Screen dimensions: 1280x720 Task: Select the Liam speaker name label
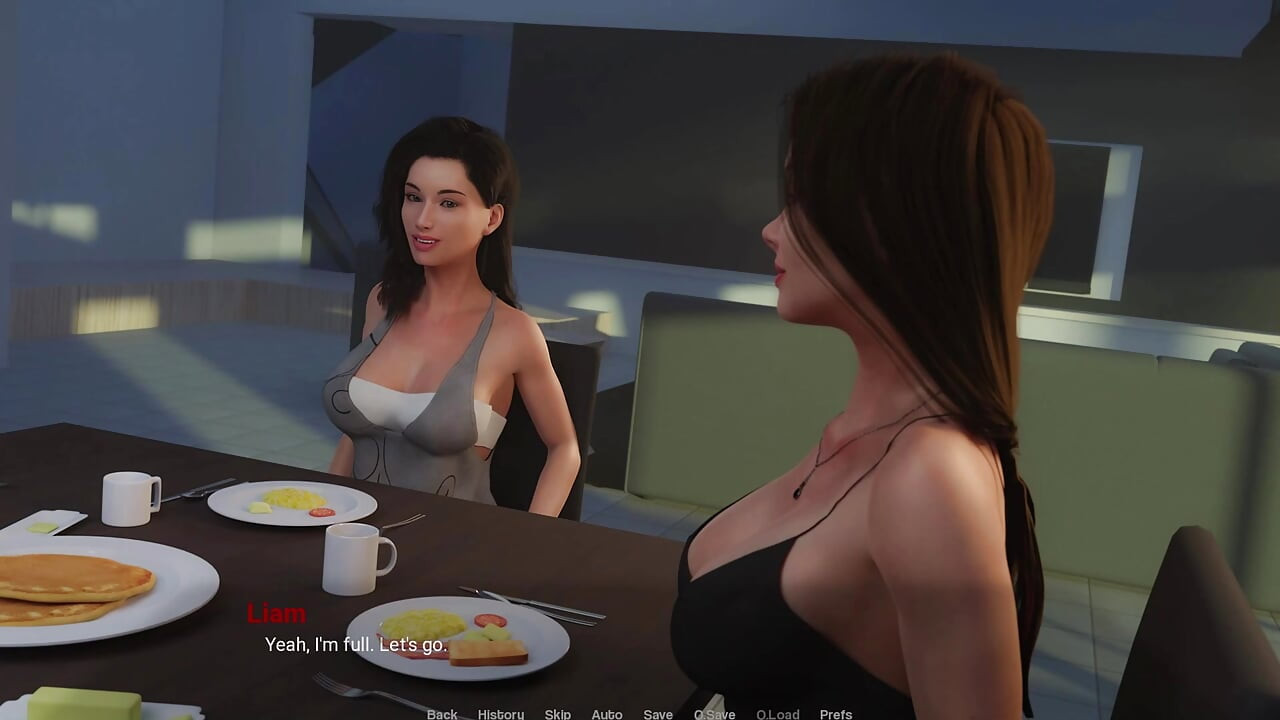click(x=278, y=611)
